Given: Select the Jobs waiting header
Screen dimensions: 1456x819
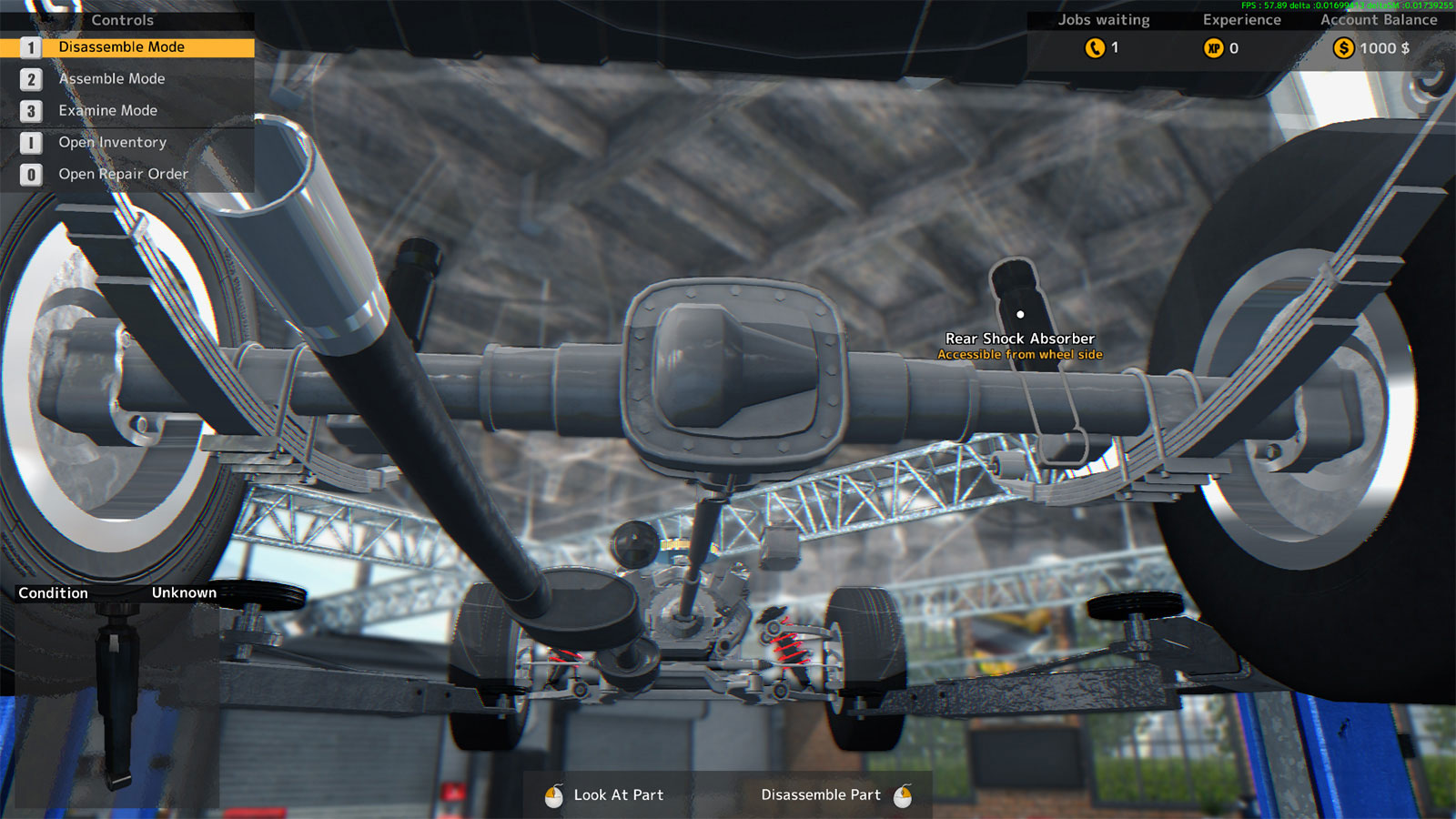Looking at the screenshot, I should (x=1103, y=19).
